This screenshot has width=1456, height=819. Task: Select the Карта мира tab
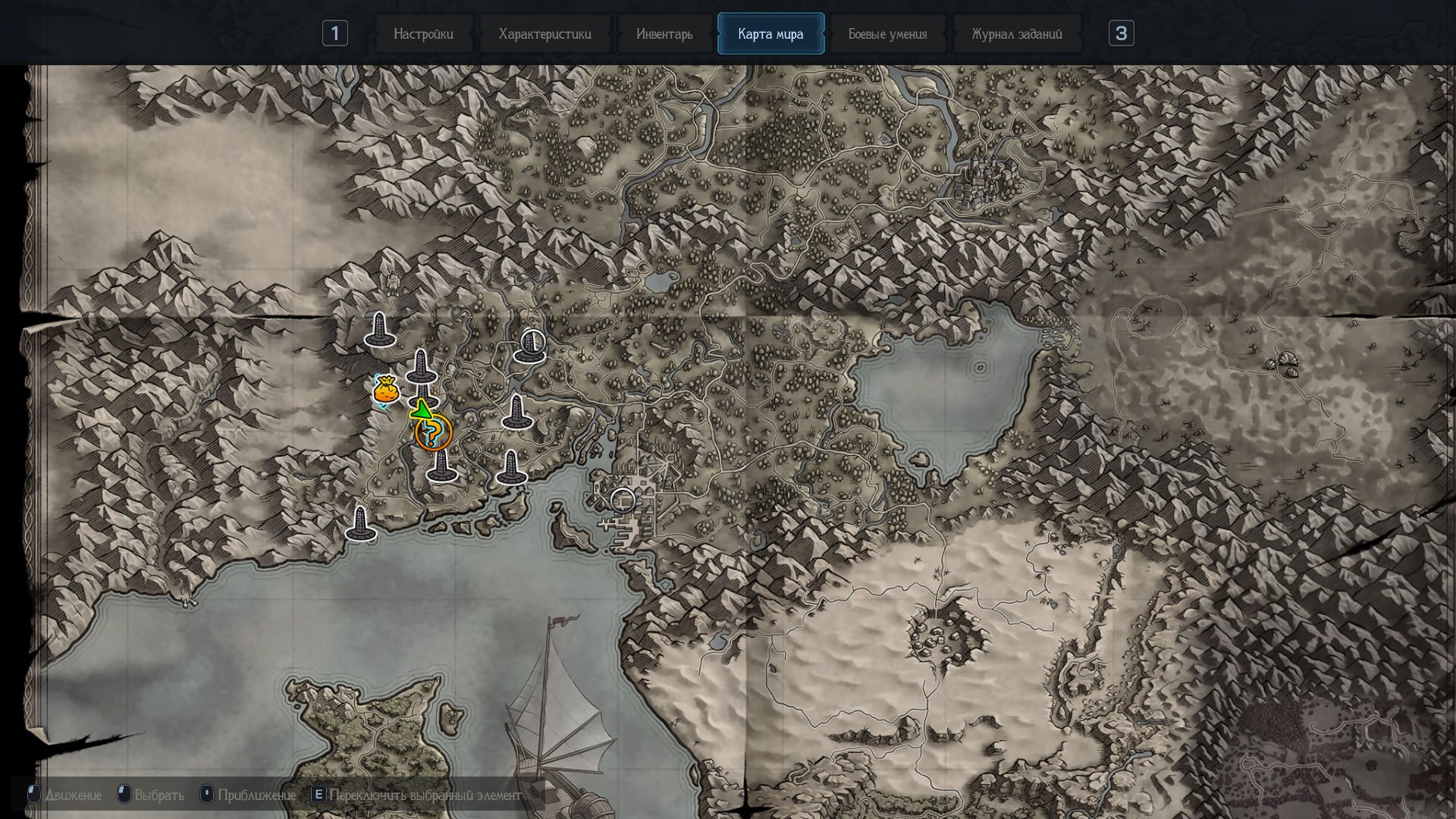[770, 34]
